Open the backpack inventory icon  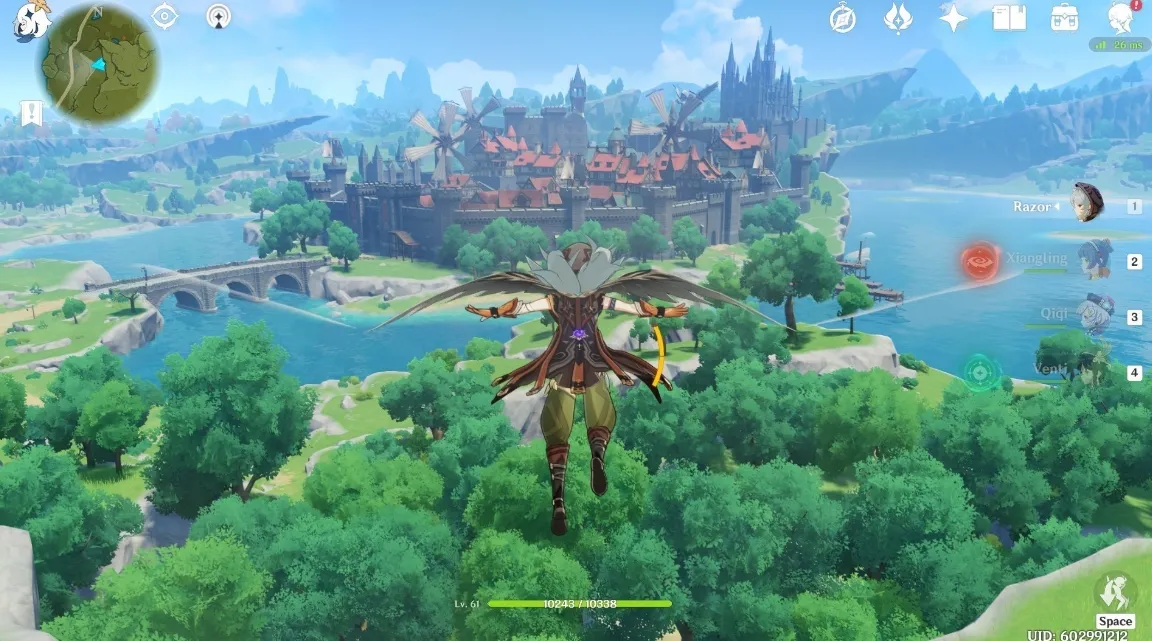(x=1064, y=17)
